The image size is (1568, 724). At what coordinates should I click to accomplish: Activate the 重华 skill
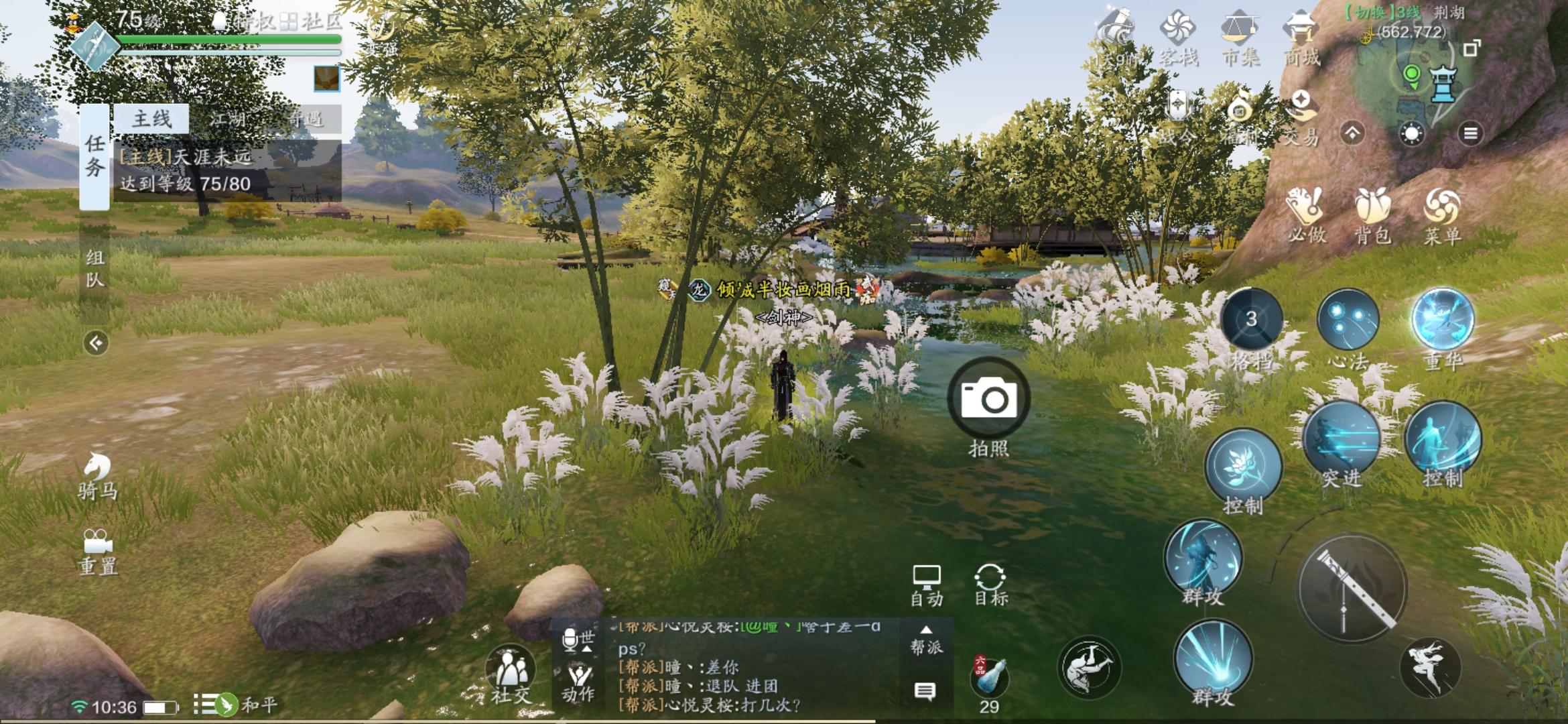pyautogui.click(x=1442, y=320)
